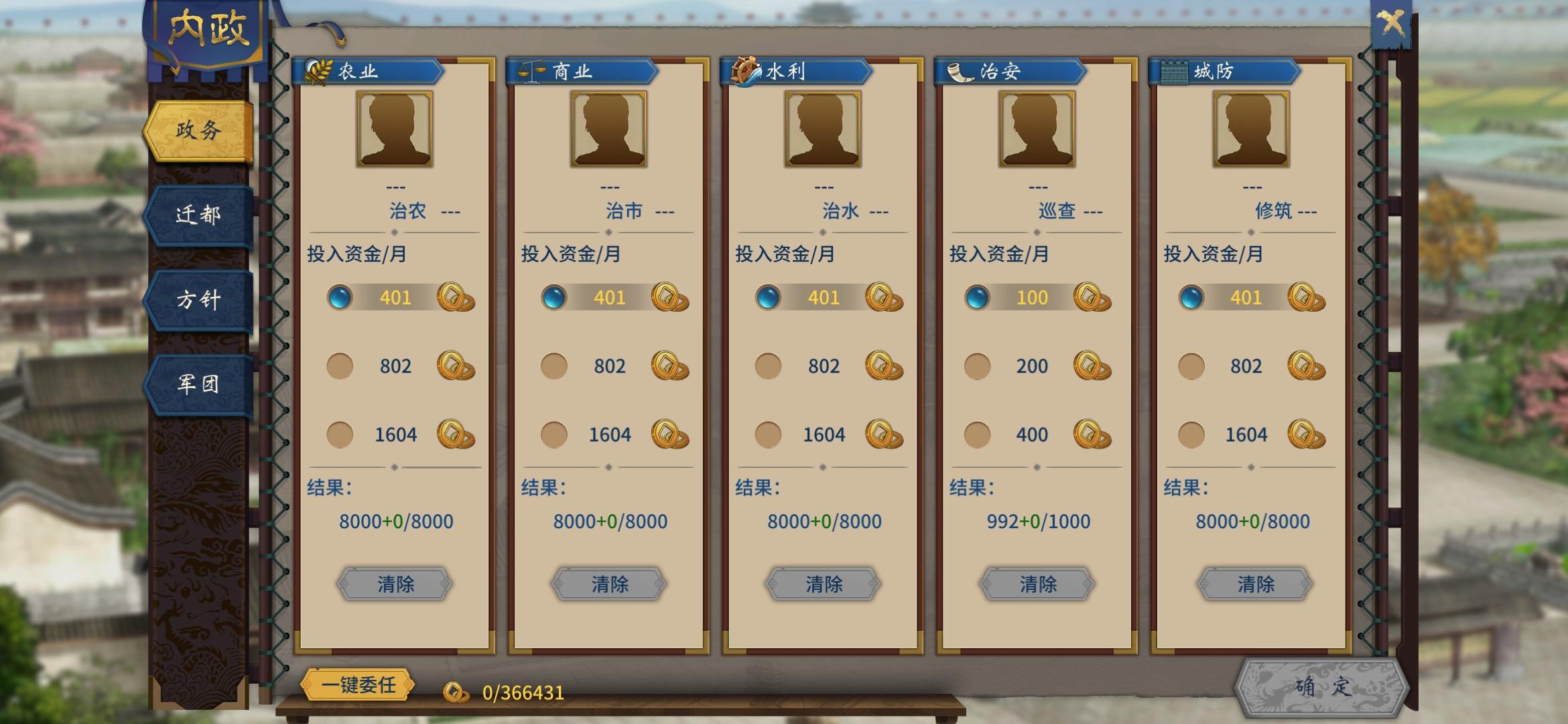1568x724 pixels.
Task: Click 清除 under the 农业 column
Action: coord(395,584)
